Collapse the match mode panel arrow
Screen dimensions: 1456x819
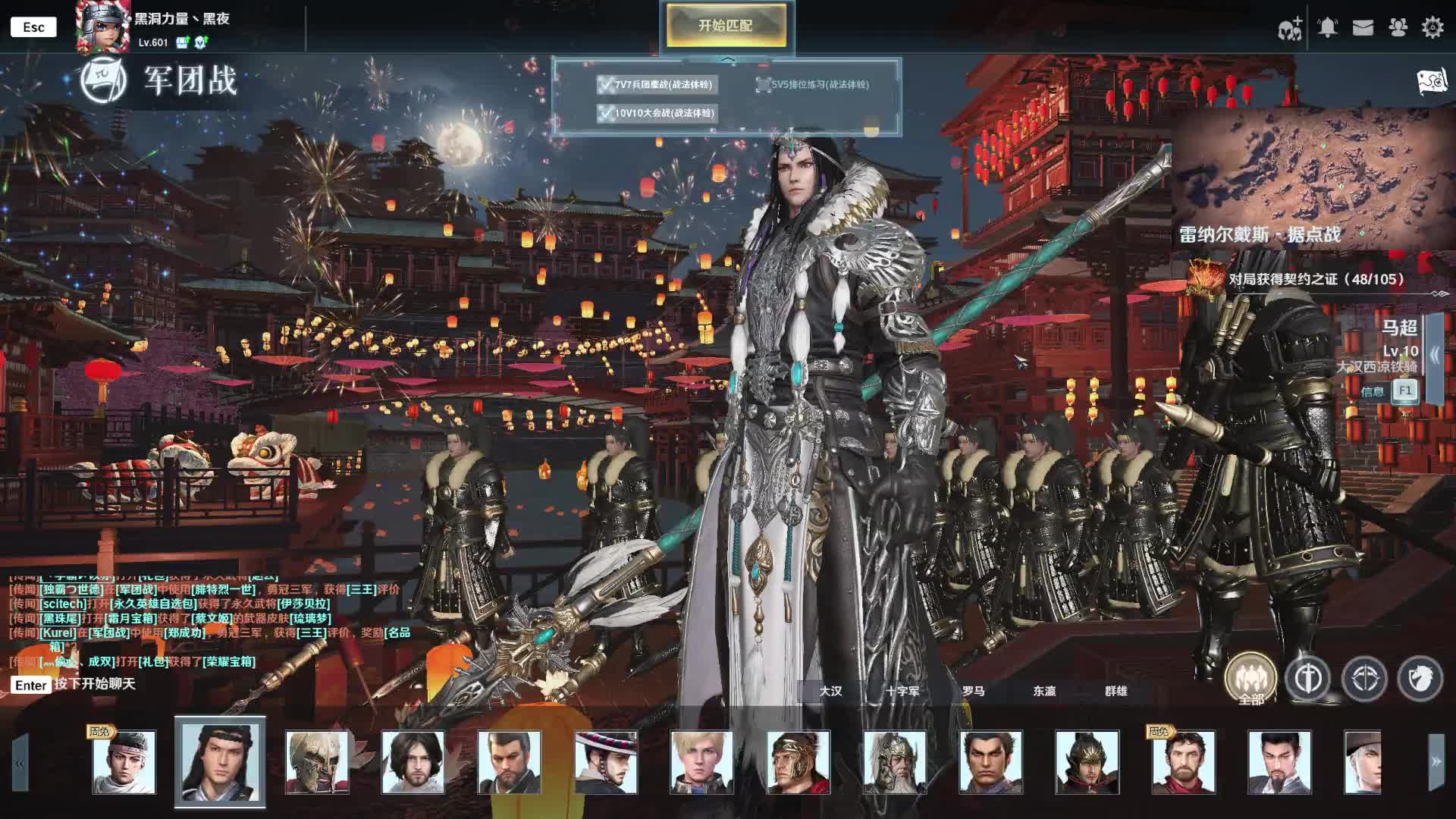pos(727,60)
